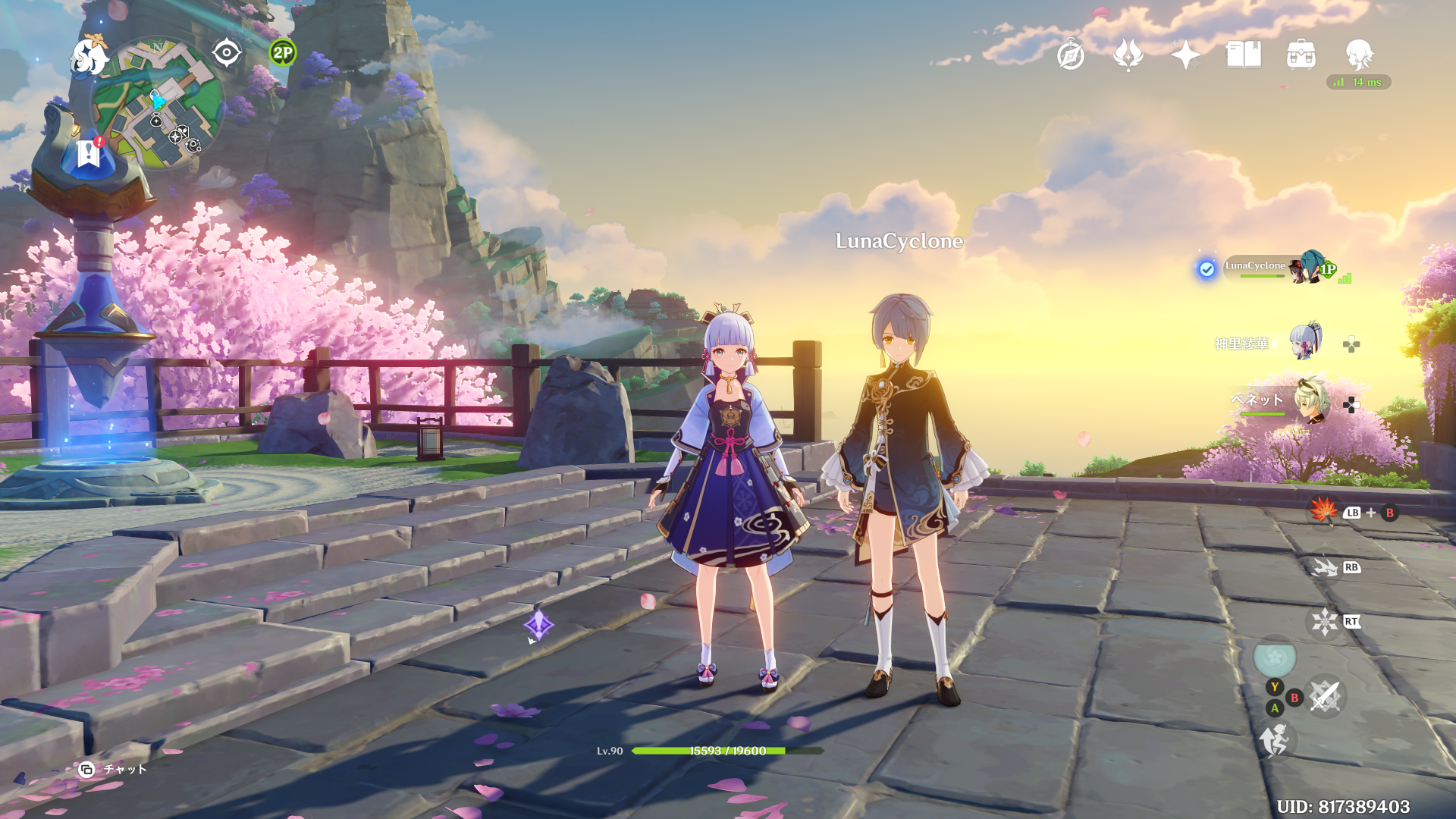
Task: Open the circular minimap
Action: [158, 104]
